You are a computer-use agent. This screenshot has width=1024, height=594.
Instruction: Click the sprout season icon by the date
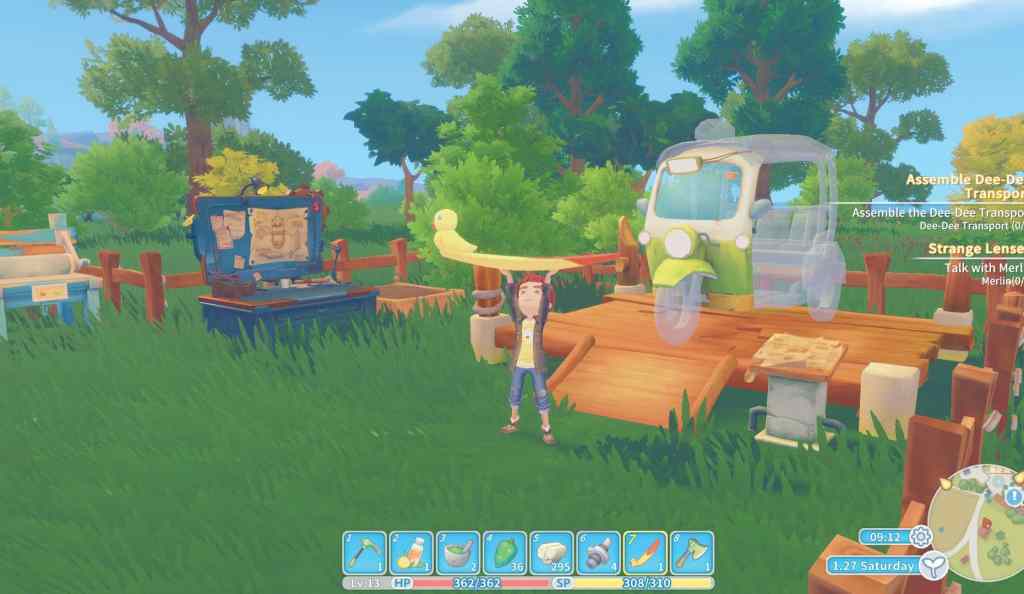pyautogui.click(x=933, y=566)
